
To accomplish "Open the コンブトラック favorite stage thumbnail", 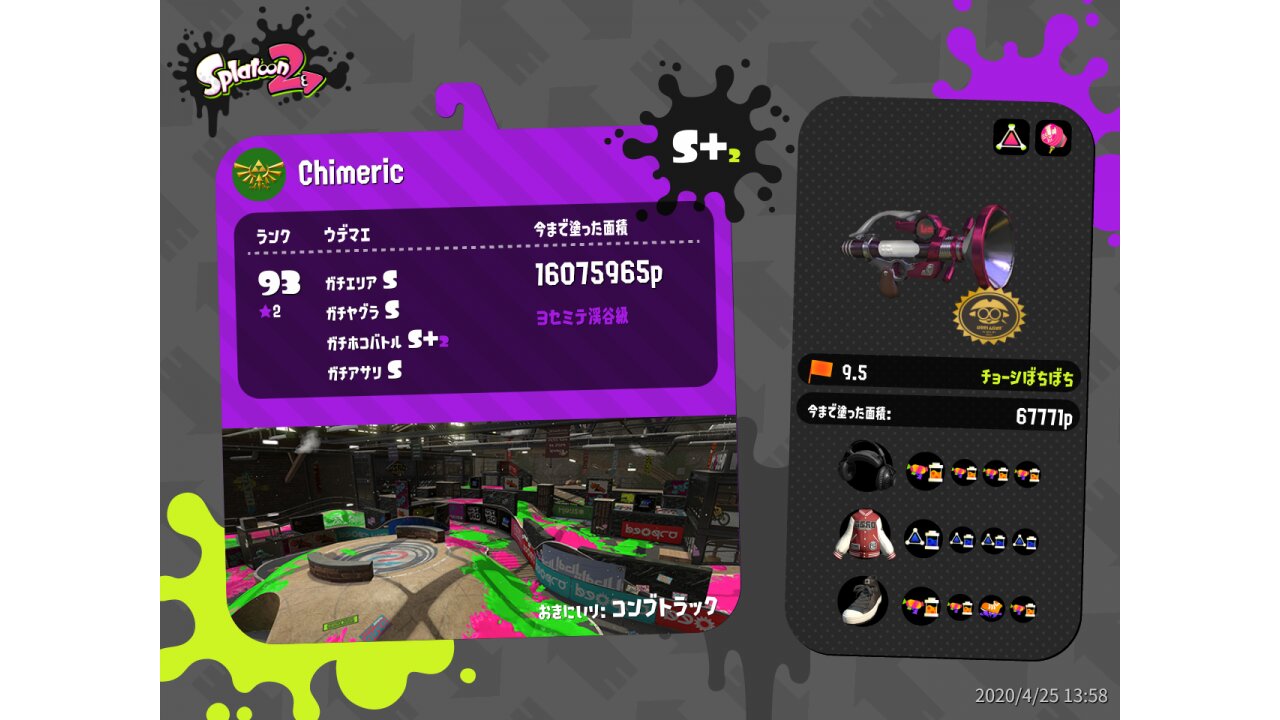I will pos(480,530).
